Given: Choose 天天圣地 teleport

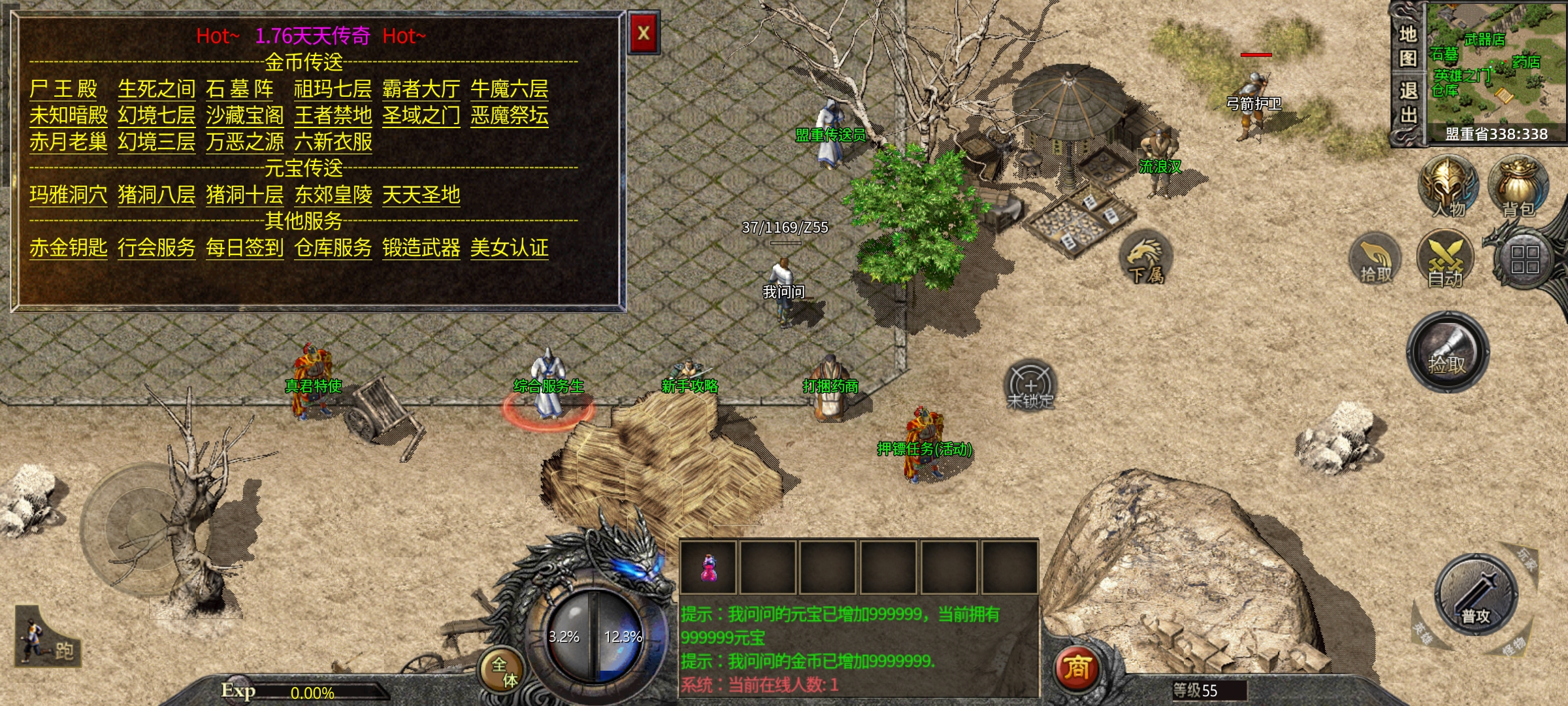Looking at the screenshot, I should coord(421,195).
